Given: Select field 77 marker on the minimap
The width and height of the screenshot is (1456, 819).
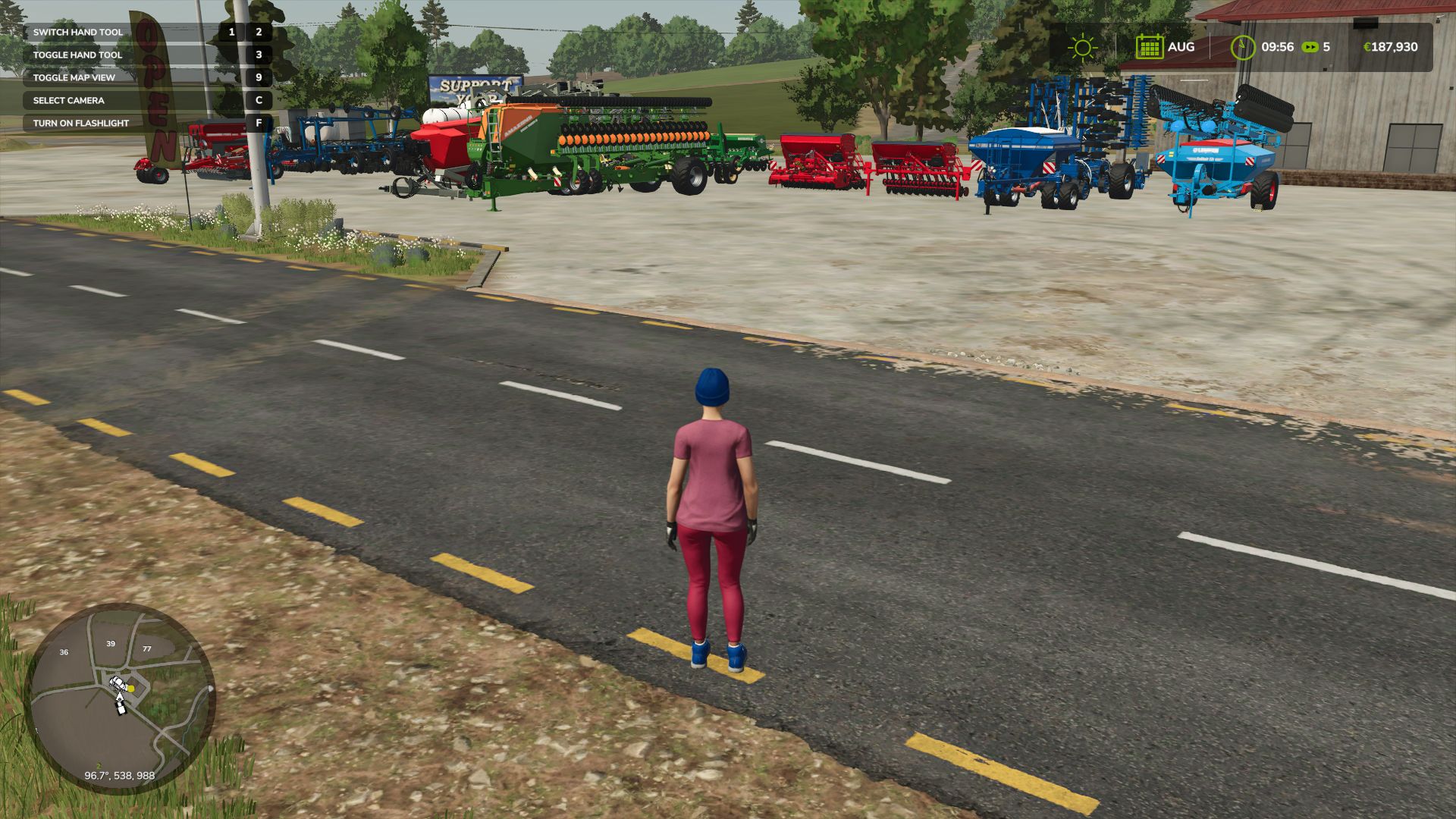Looking at the screenshot, I should pyautogui.click(x=146, y=649).
